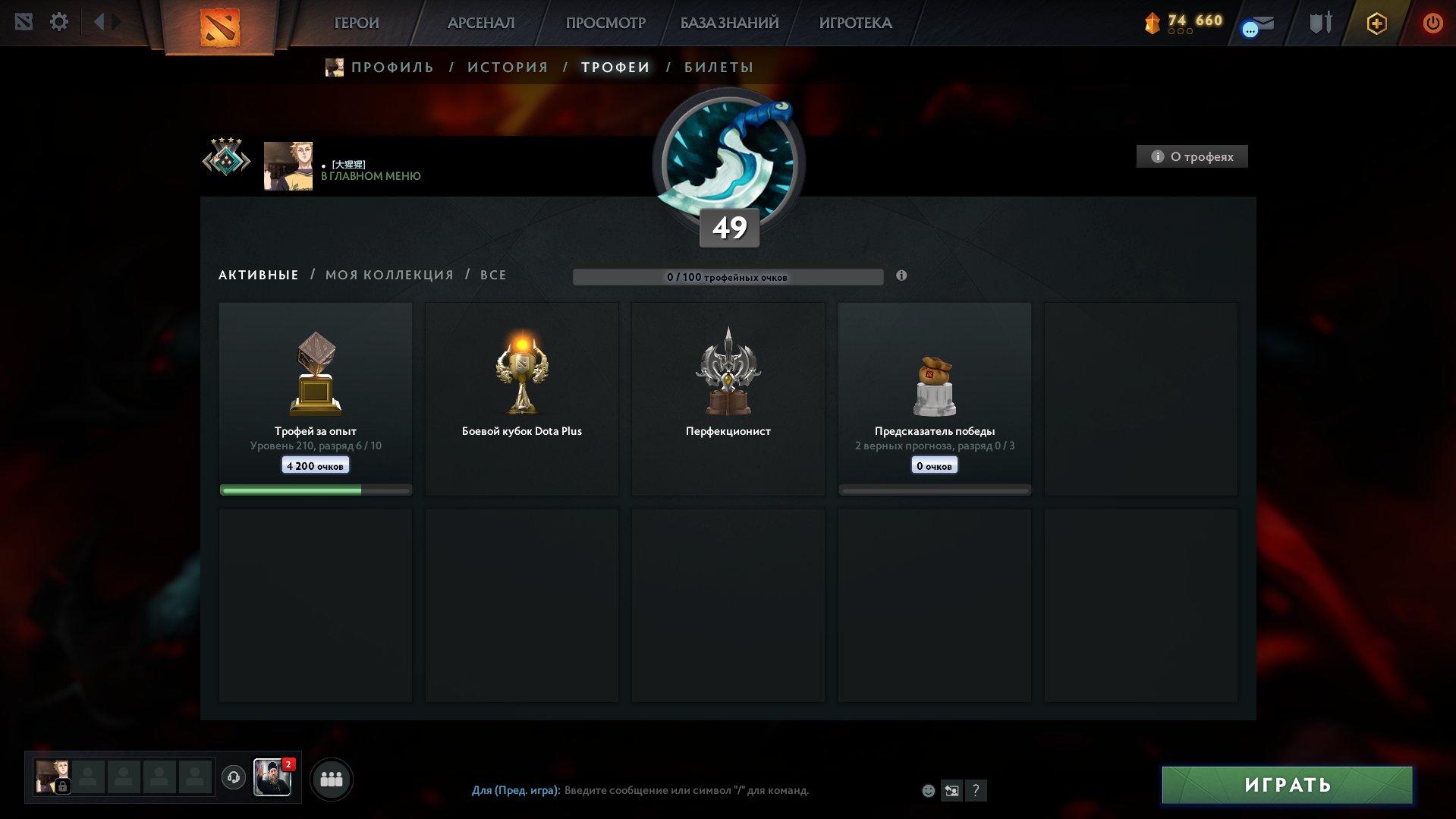Viewport: 1456px width, 819px height.
Task: Click the power/exit icon top right
Action: tap(1432, 23)
